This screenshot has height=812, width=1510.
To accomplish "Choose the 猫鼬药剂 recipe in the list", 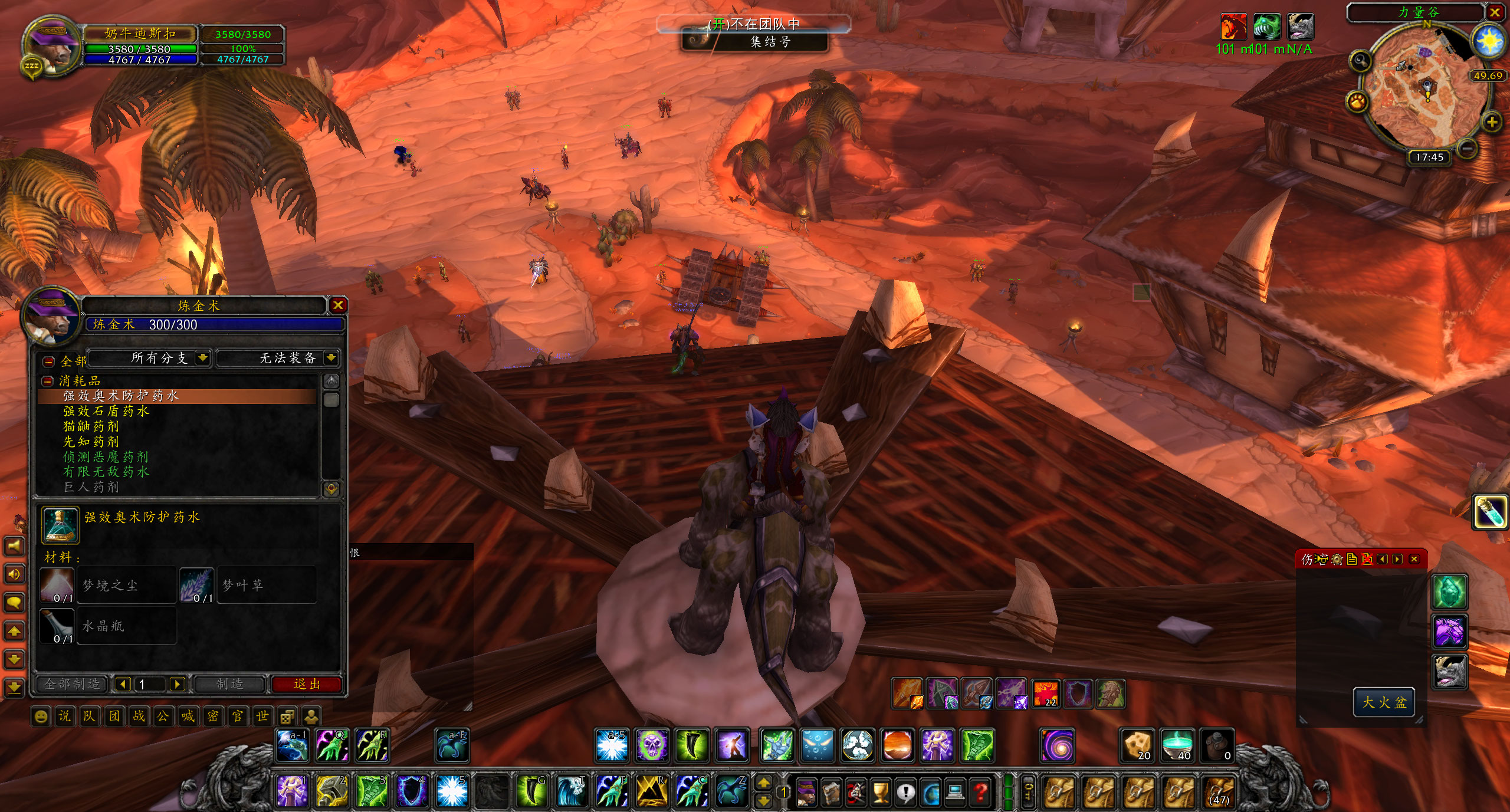I will 91,426.
